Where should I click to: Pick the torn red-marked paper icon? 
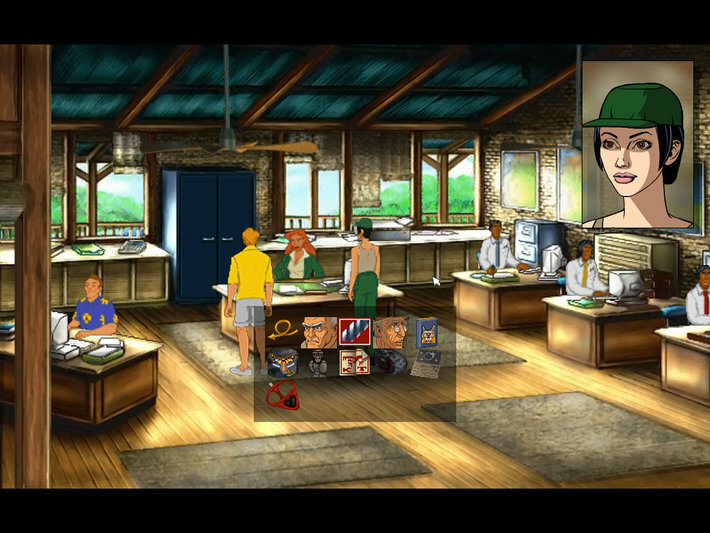pyautogui.click(x=355, y=362)
